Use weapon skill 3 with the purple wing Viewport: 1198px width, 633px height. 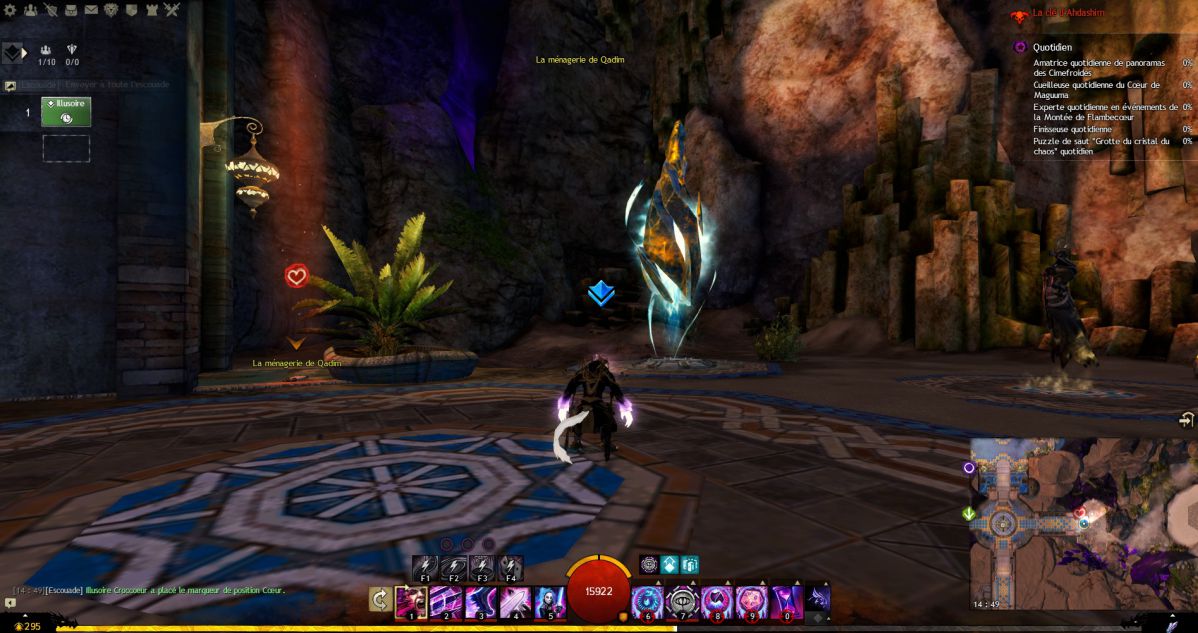(x=479, y=601)
